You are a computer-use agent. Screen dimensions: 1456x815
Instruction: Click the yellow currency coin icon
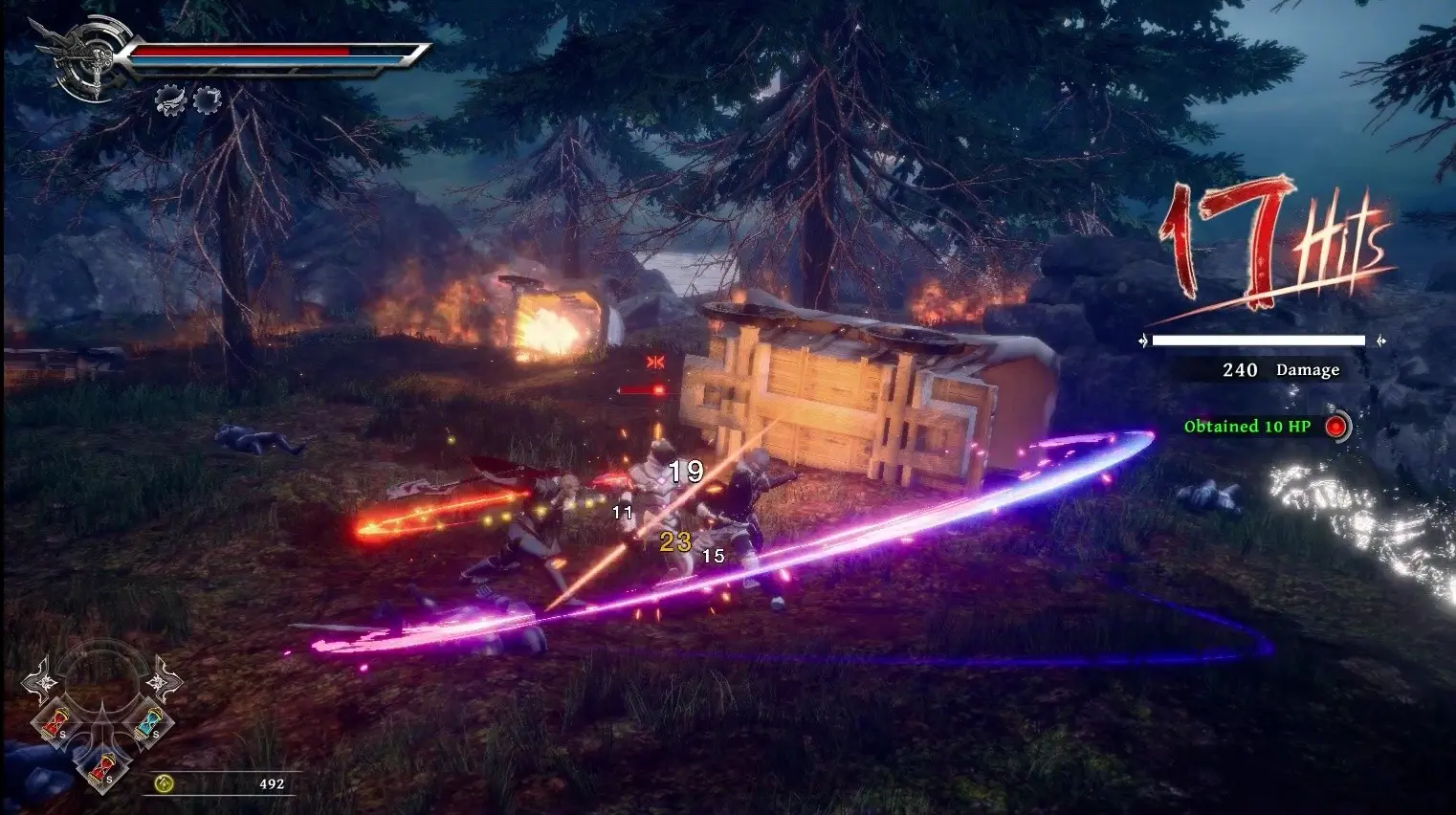click(x=164, y=784)
